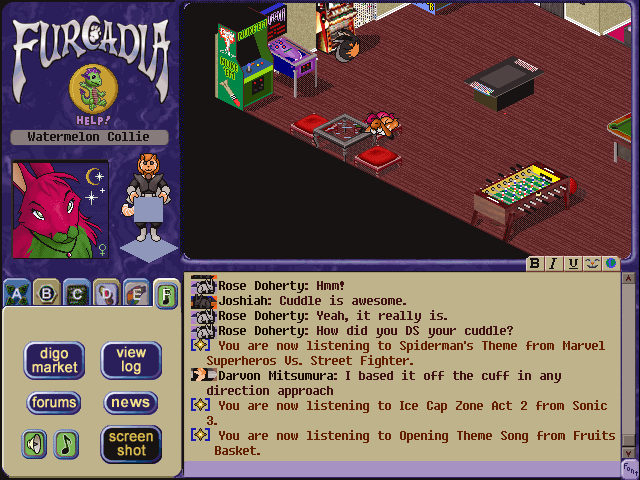Open the digo market
The height and width of the screenshot is (480, 640).
(54, 361)
